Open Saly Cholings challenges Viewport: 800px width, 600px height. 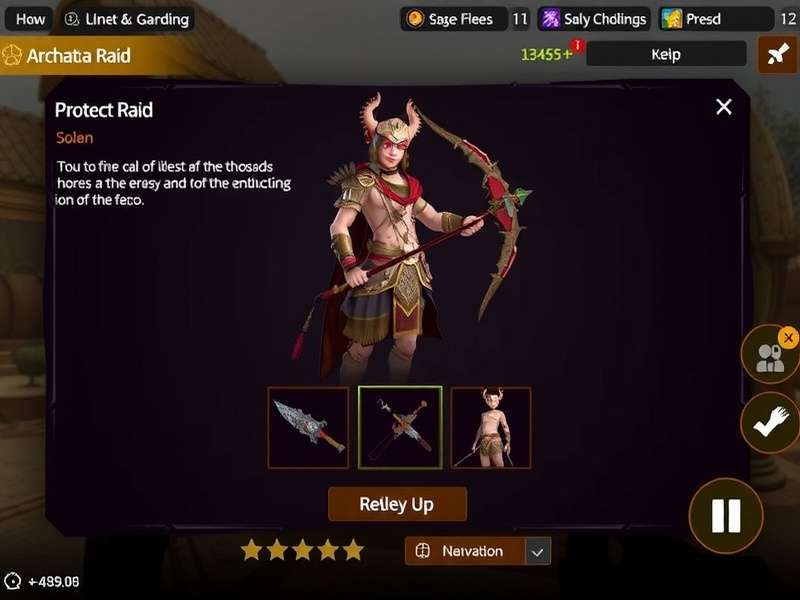pos(594,19)
